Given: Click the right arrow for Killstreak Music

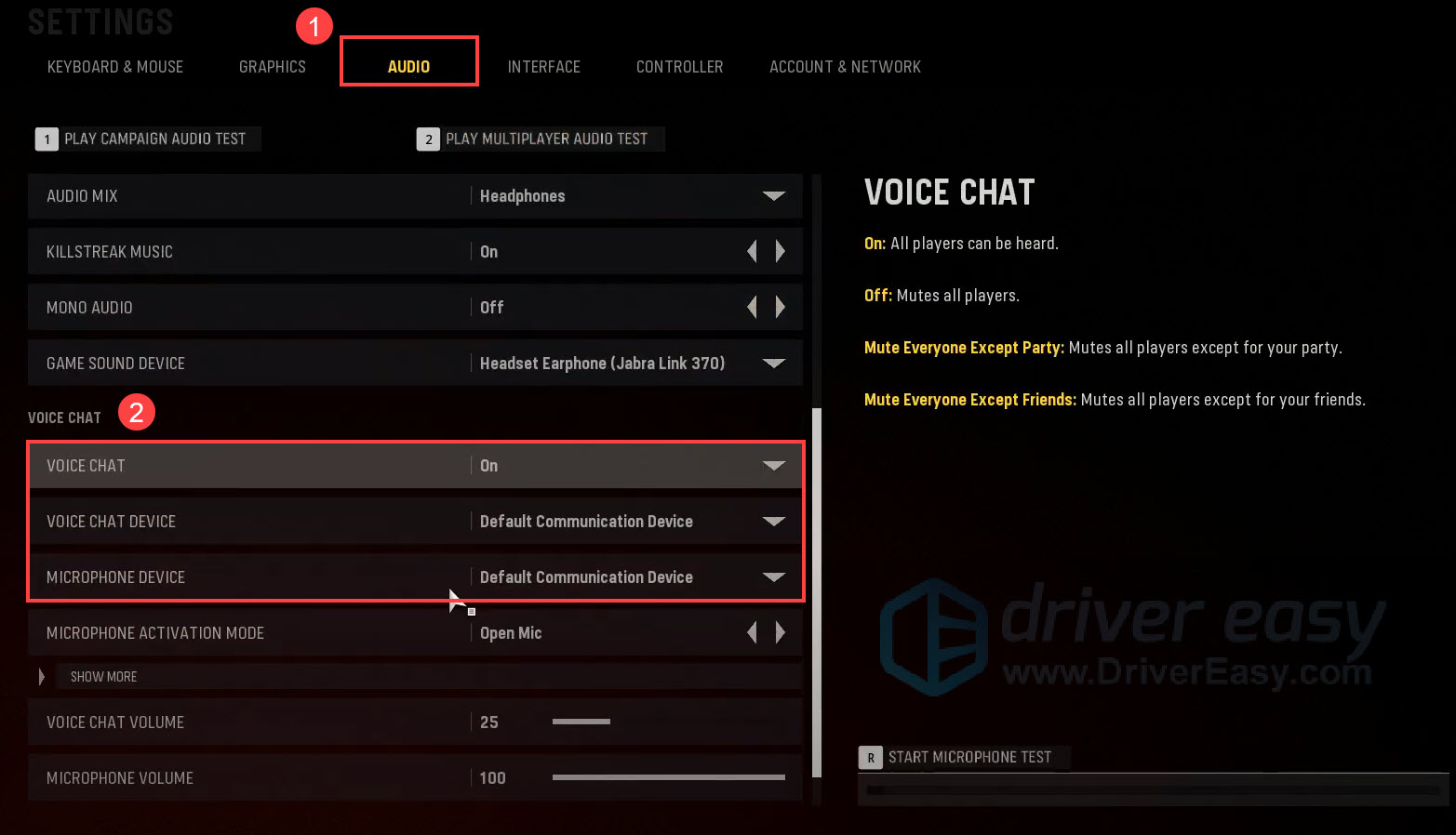Looking at the screenshot, I should (x=781, y=251).
